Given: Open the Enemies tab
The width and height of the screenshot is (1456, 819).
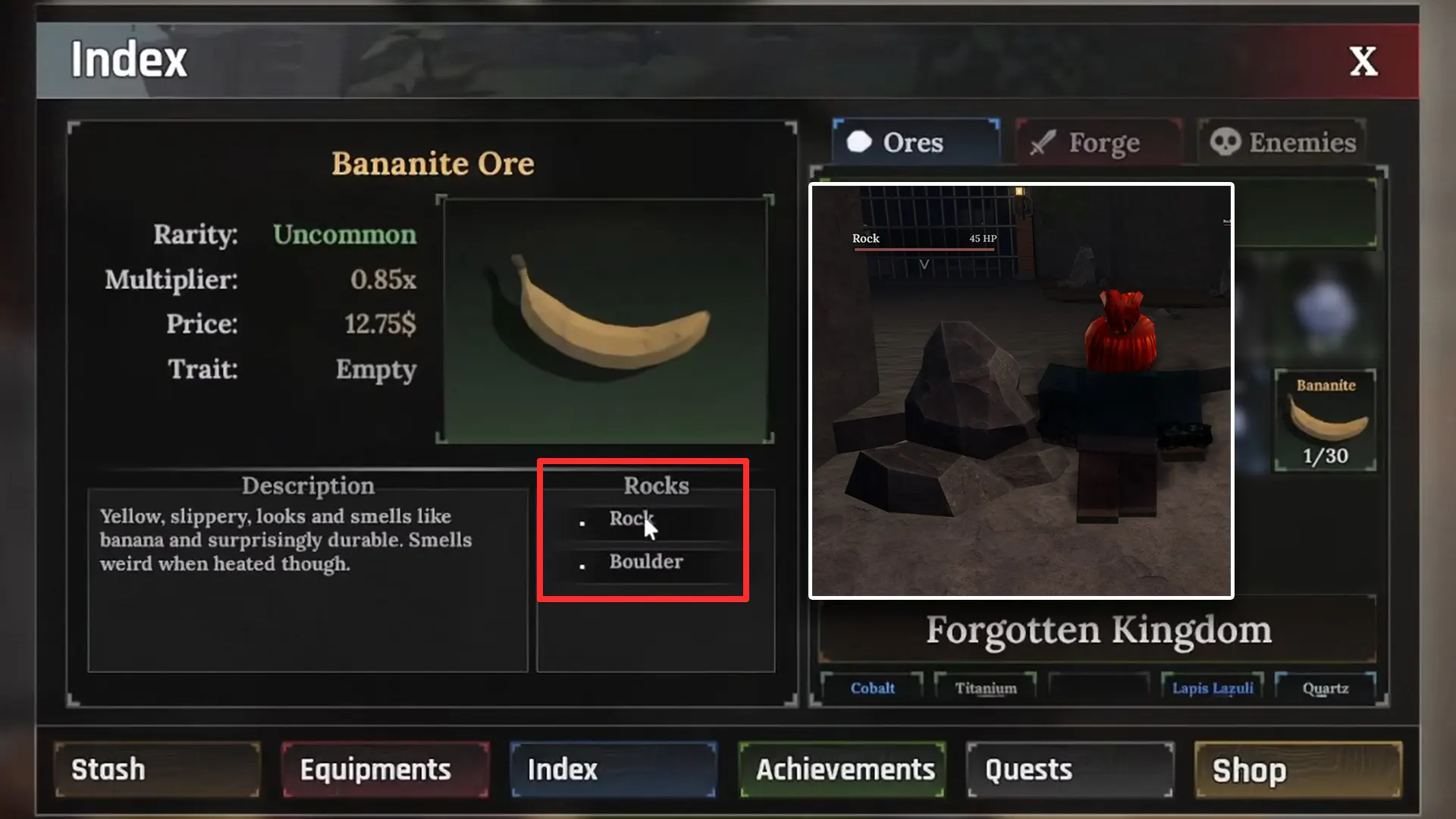Looking at the screenshot, I should [1282, 142].
